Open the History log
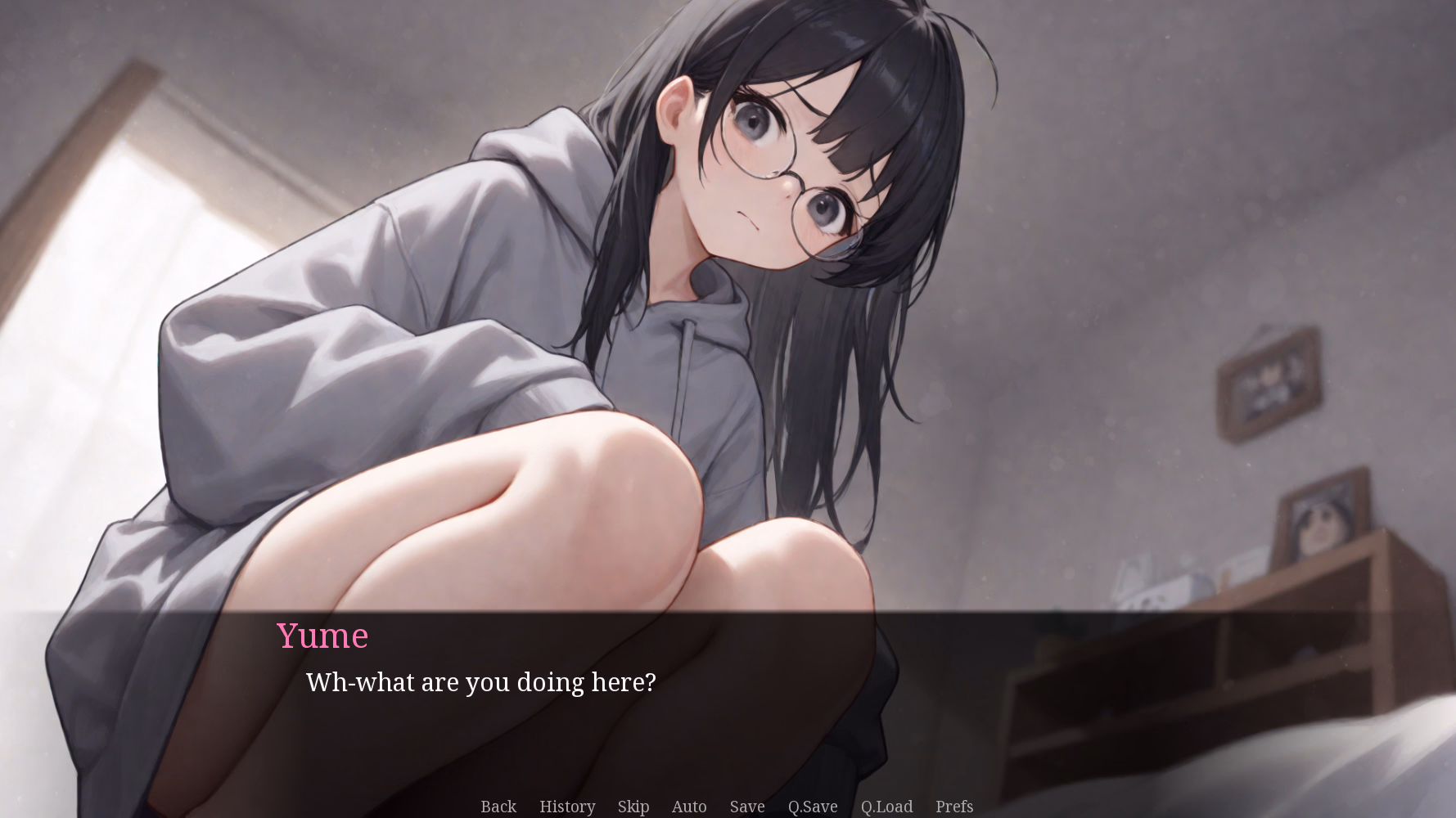Image resolution: width=1456 pixels, height=818 pixels. click(x=567, y=807)
